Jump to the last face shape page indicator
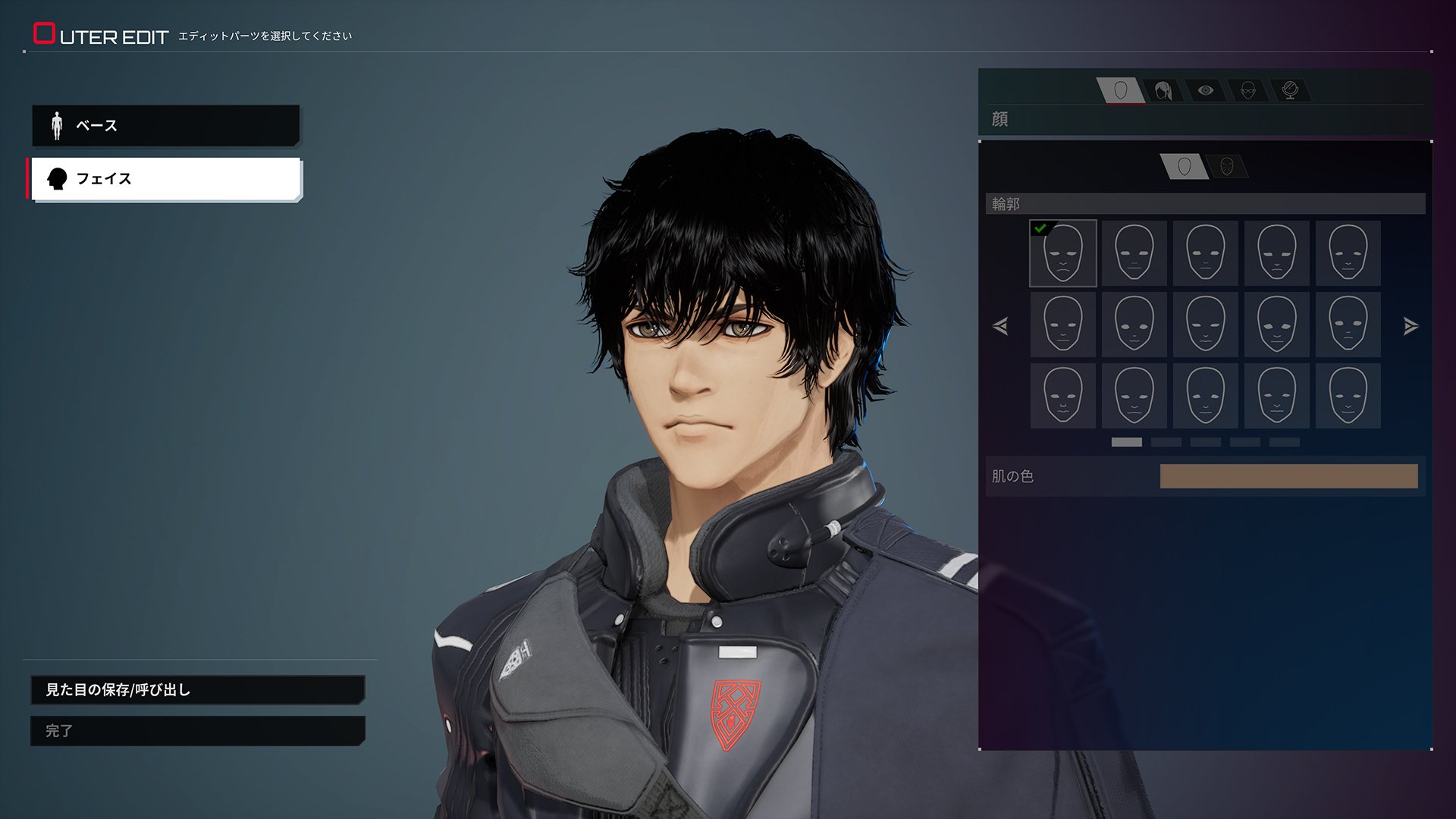Screen dimensions: 1456x819 pos(1284,442)
